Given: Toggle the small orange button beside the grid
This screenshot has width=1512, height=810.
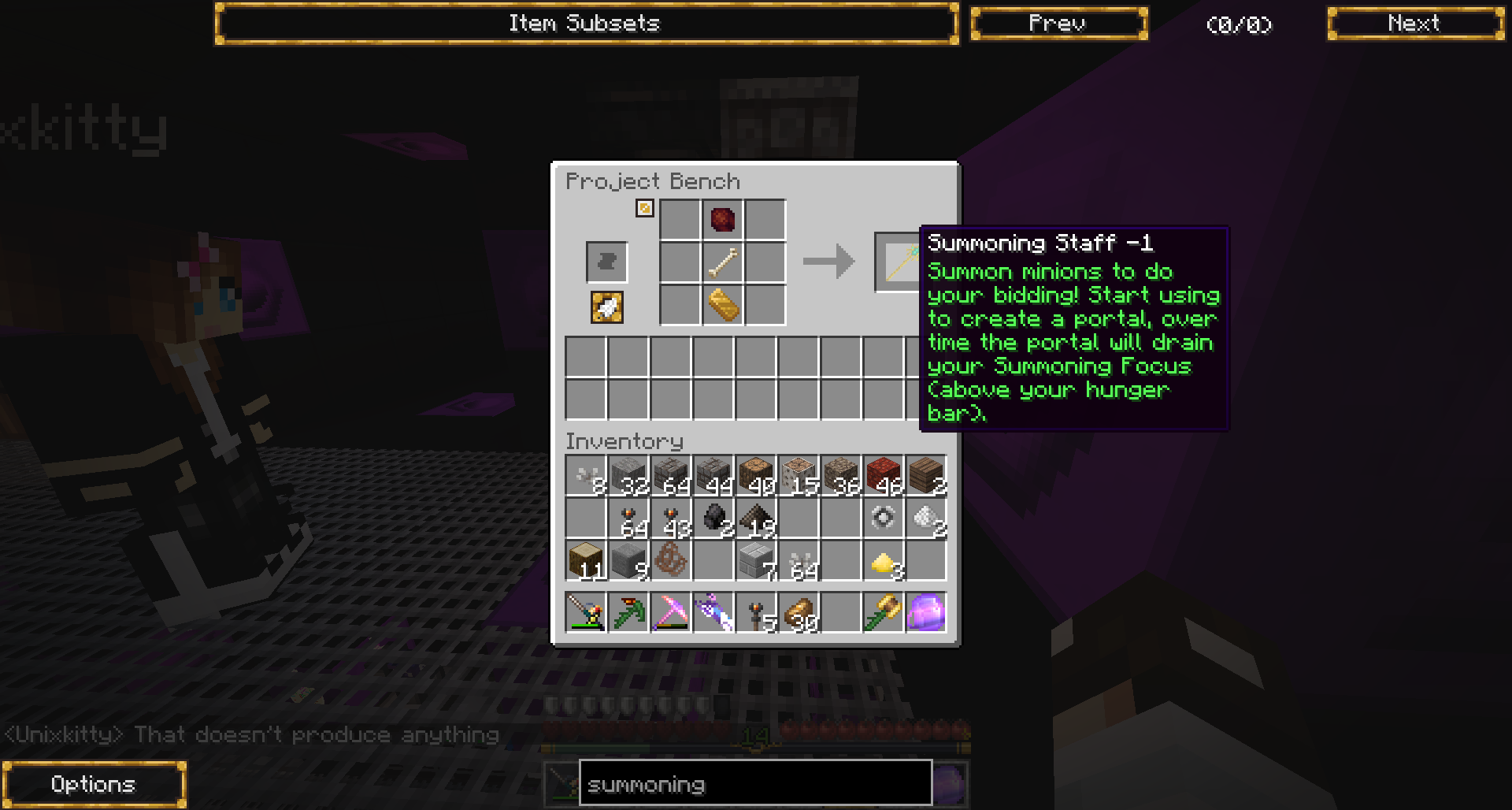Looking at the screenshot, I should (x=645, y=208).
